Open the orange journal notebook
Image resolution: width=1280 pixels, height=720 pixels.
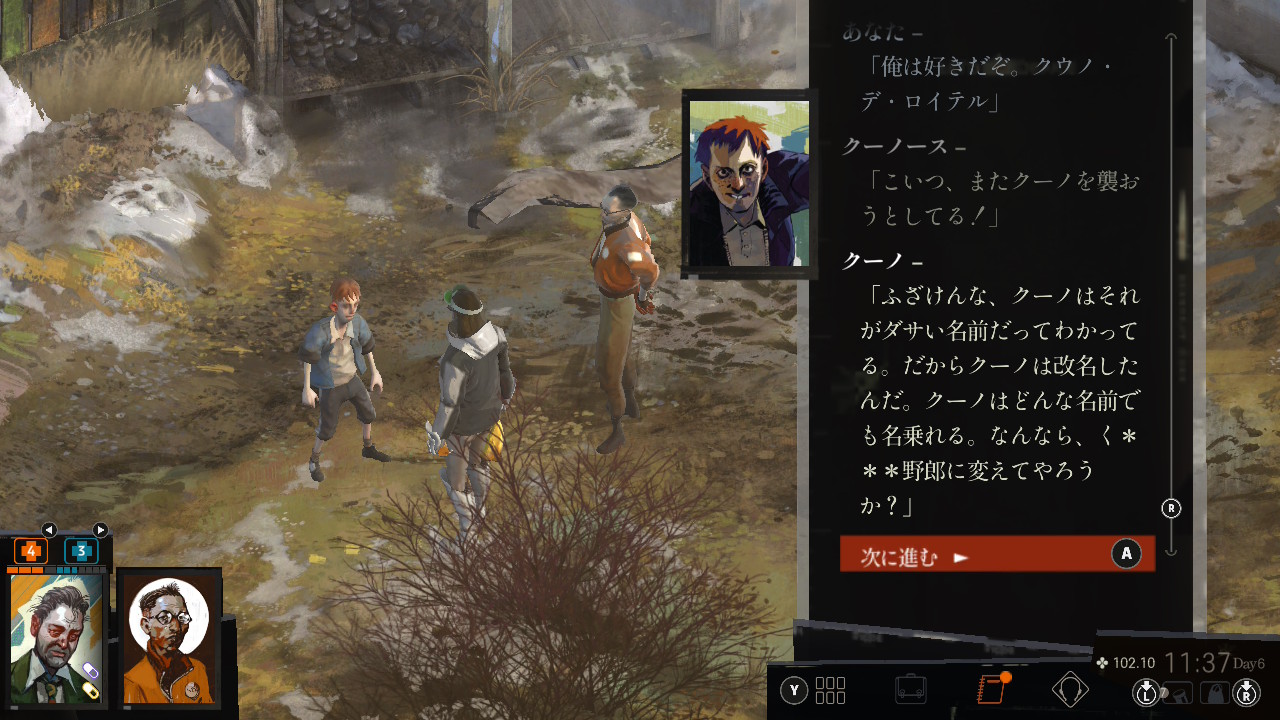tap(989, 689)
